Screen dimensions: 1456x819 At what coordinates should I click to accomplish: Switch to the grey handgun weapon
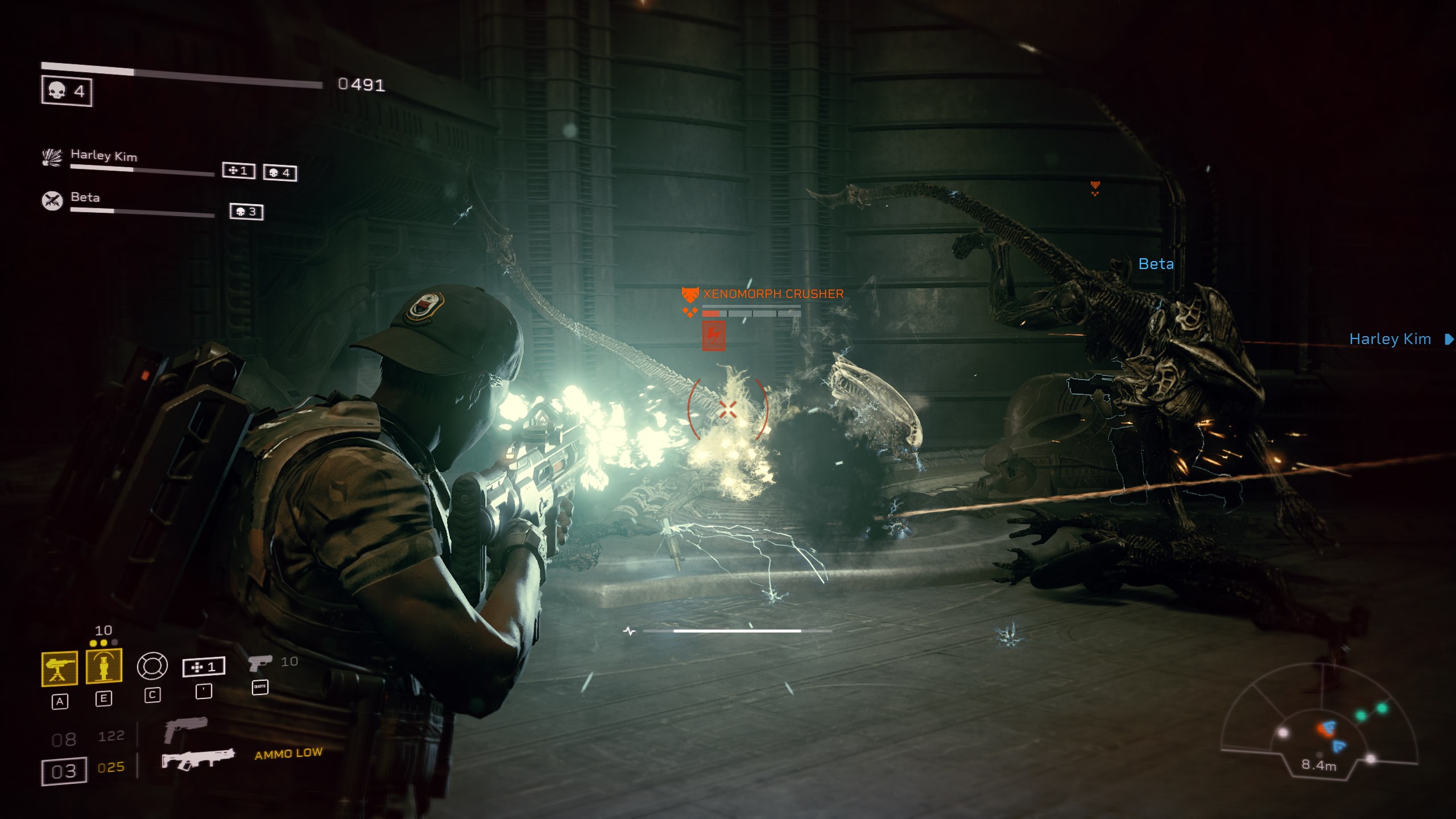[185, 730]
